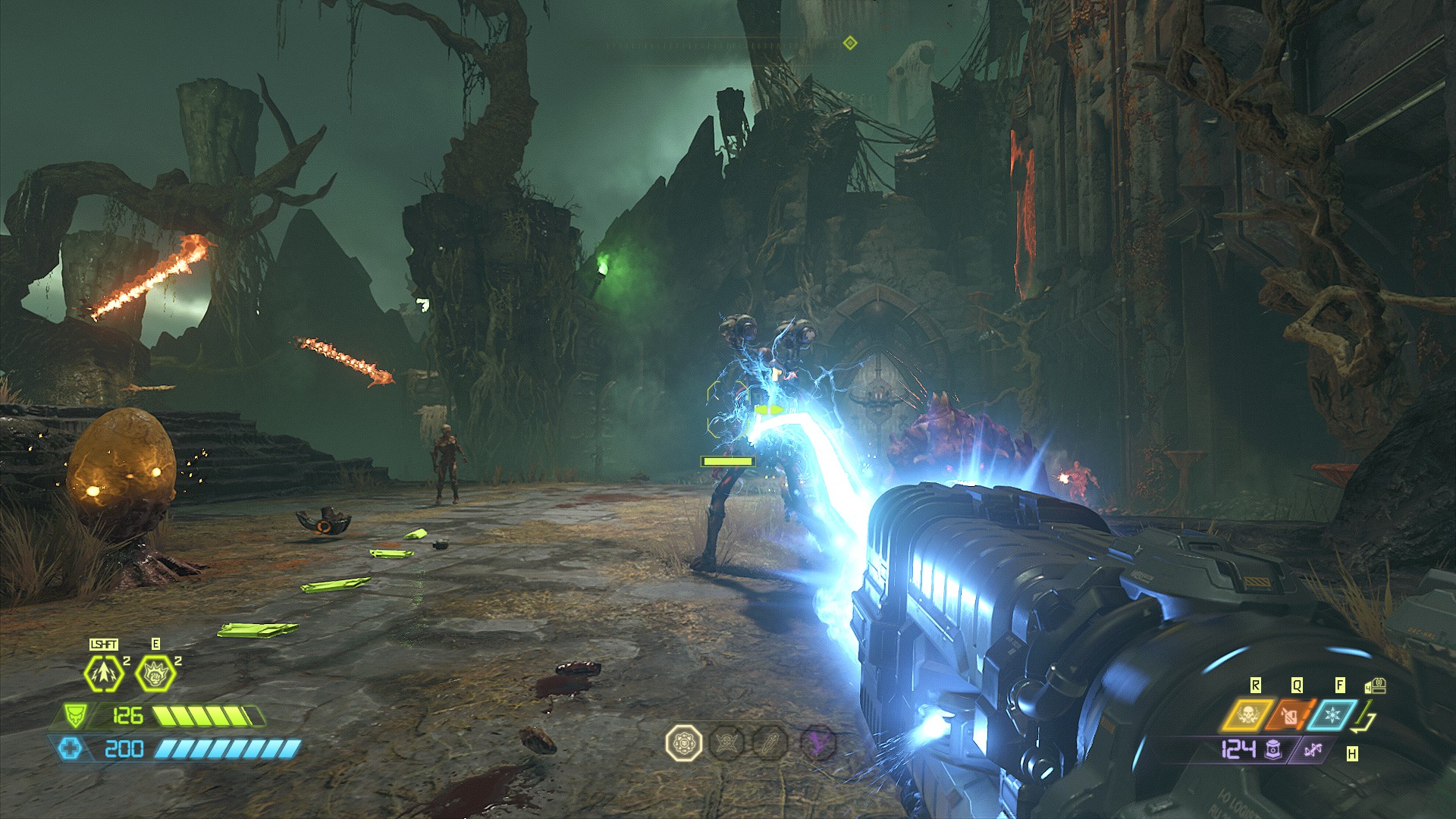Trigger the Blood Punch fist icon
The height and width of the screenshot is (819, 1456).
tap(155, 673)
